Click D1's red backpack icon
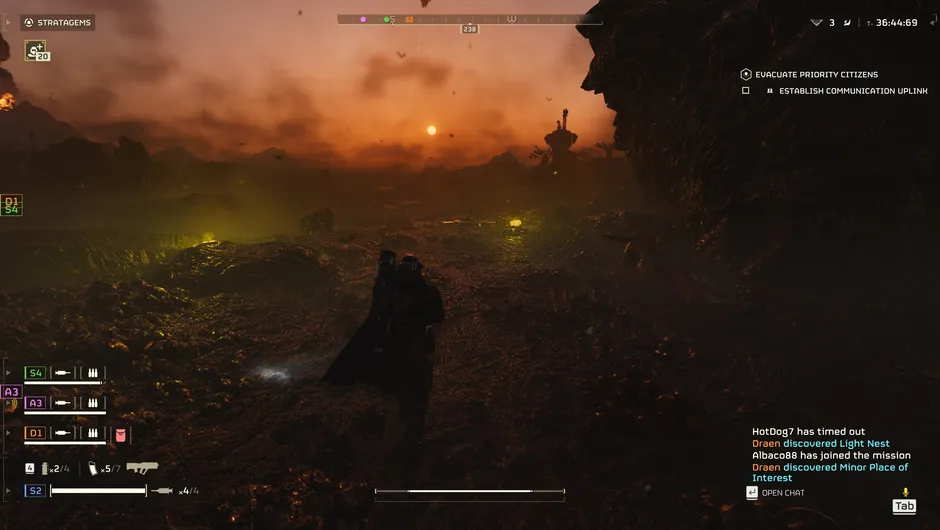The width and height of the screenshot is (940, 530). tap(121, 434)
